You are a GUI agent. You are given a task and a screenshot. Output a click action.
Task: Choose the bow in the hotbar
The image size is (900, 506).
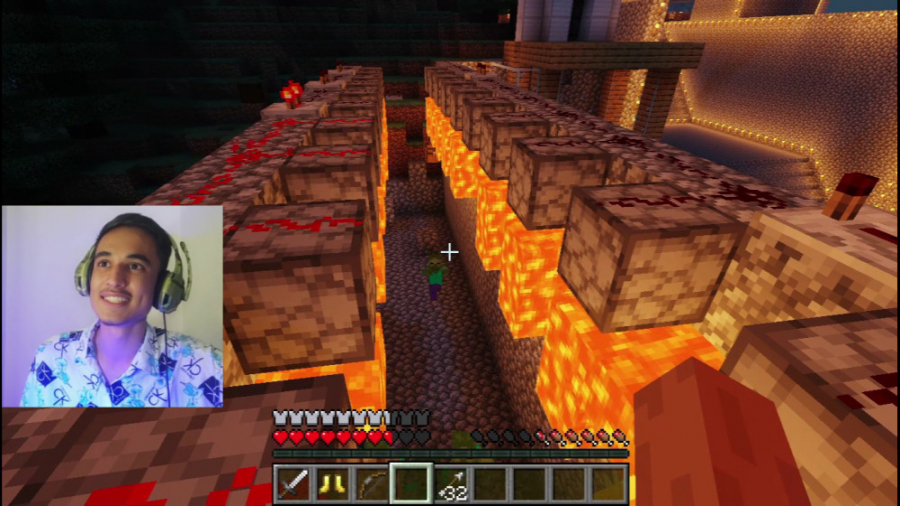pyautogui.click(x=371, y=484)
